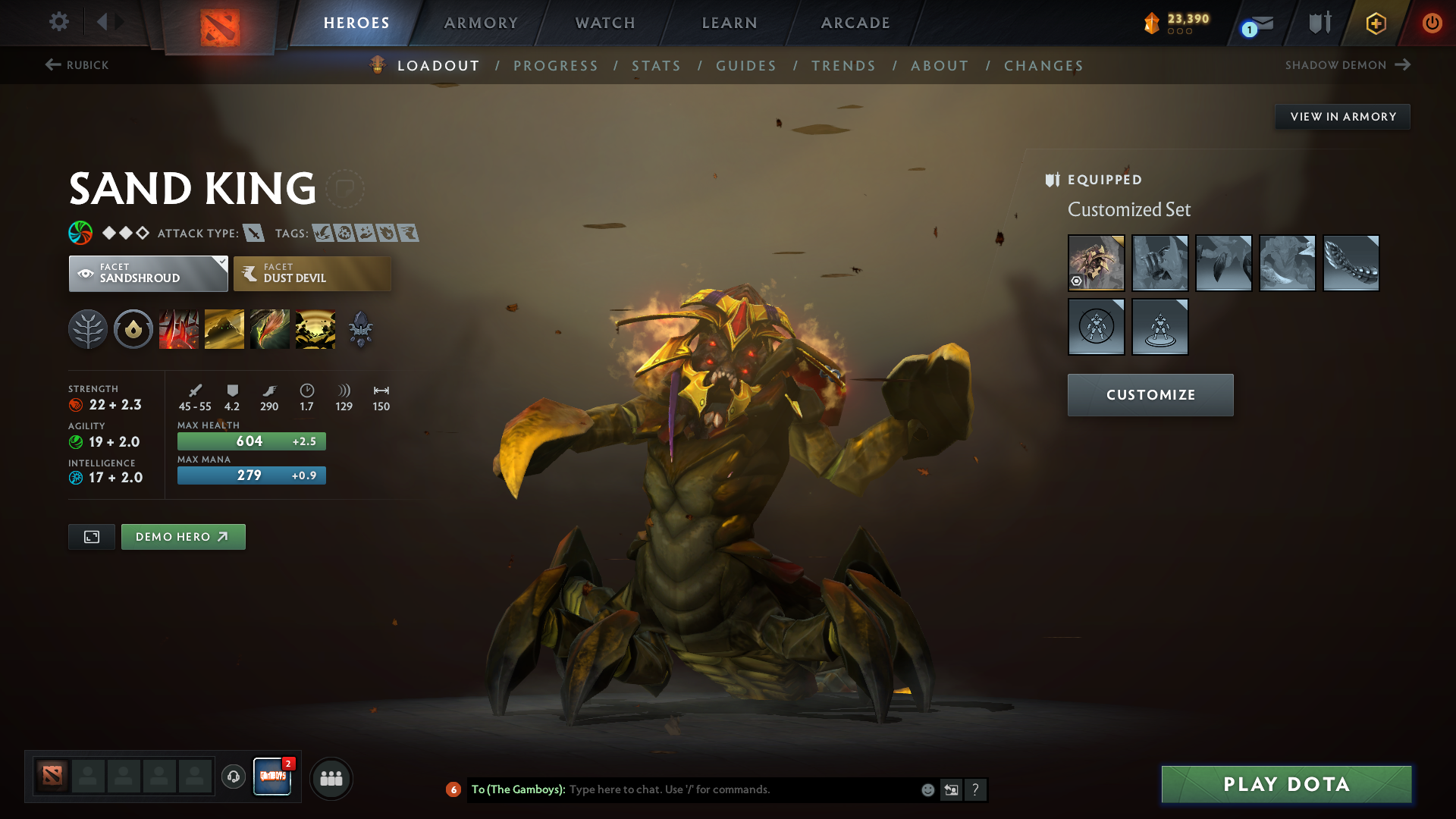
Task: Select the Caustic Finale ability icon
Action: point(270,328)
